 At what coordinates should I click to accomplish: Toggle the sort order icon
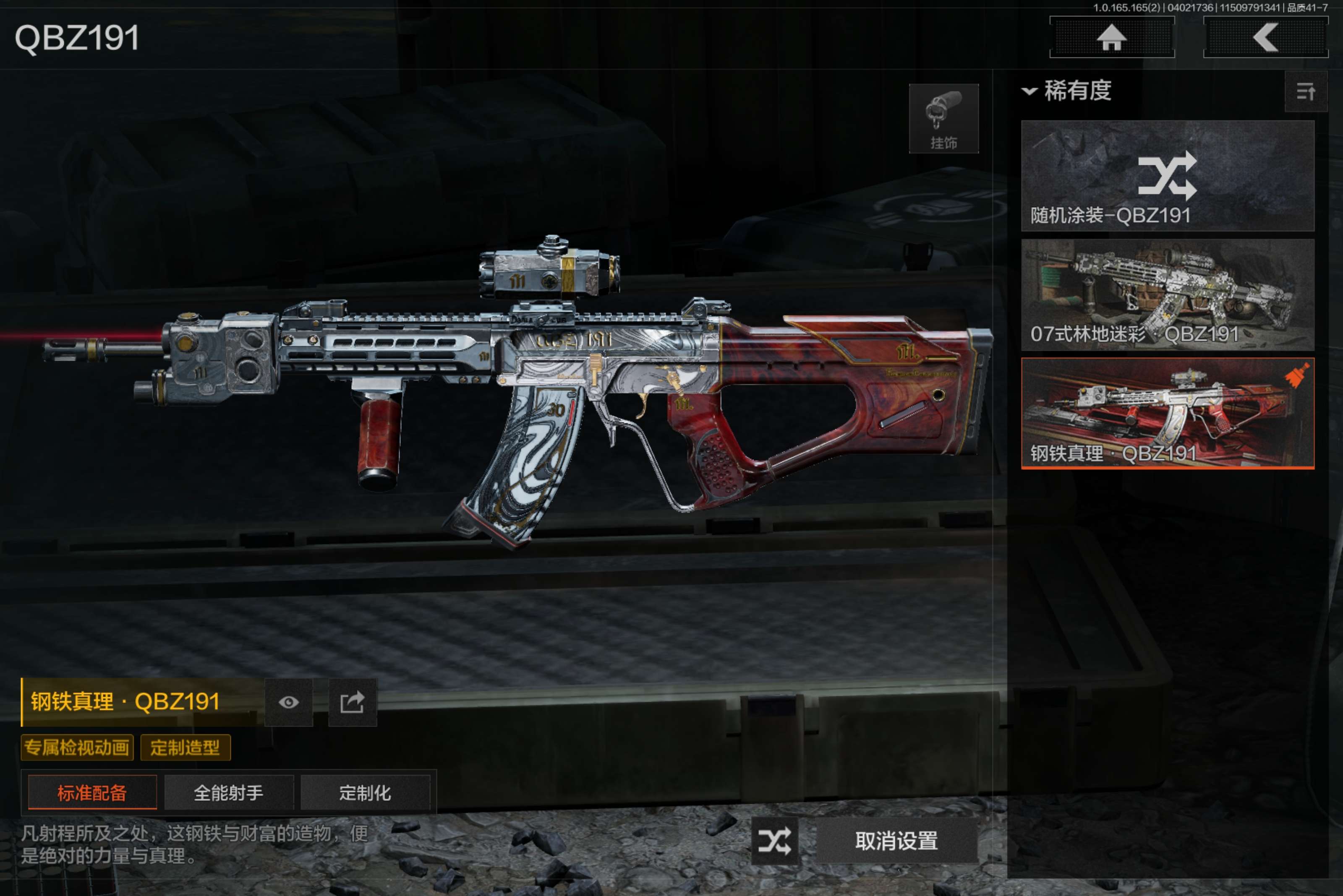point(1305,91)
